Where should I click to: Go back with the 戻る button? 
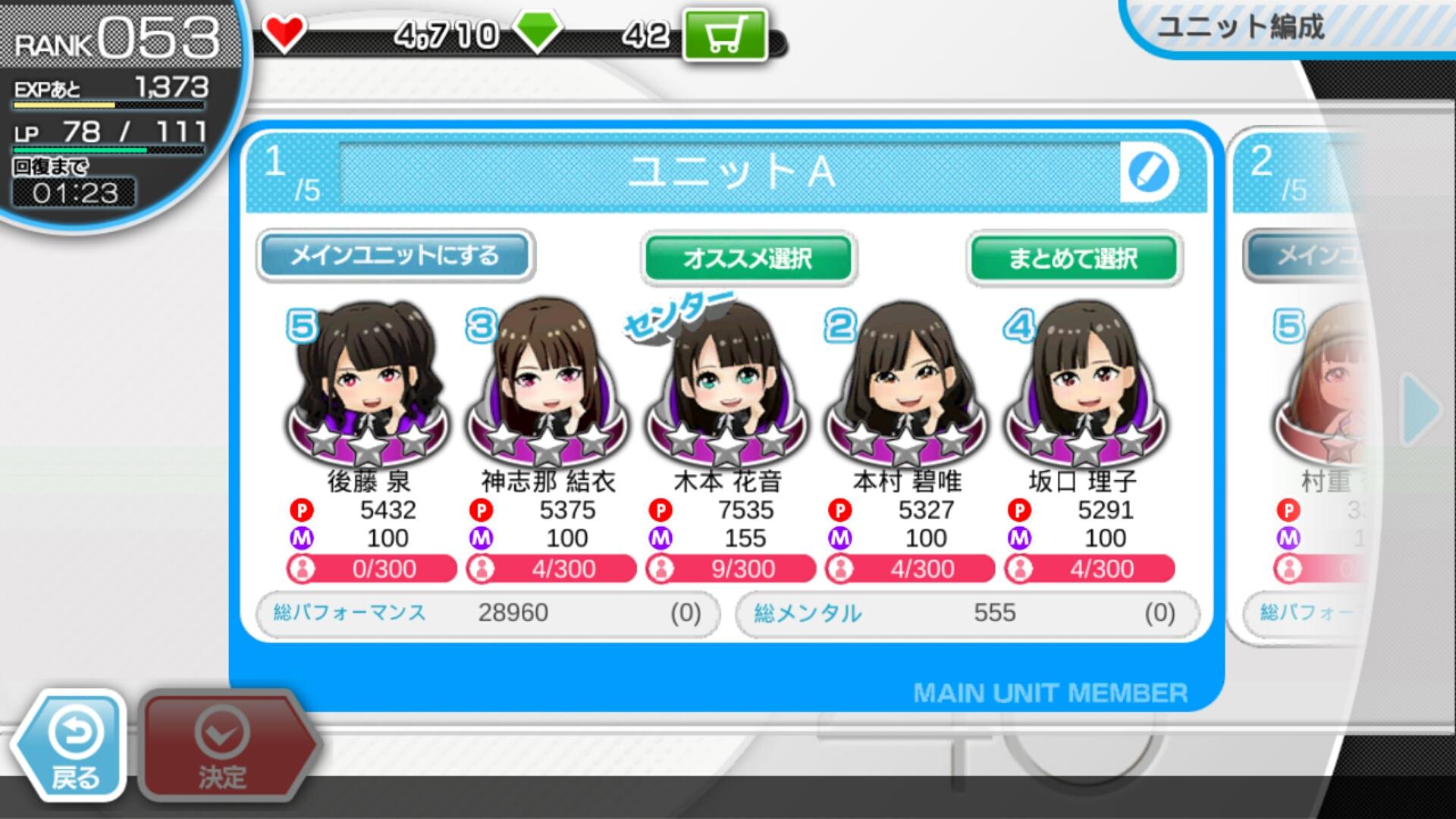pyautogui.click(x=74, y=747)
